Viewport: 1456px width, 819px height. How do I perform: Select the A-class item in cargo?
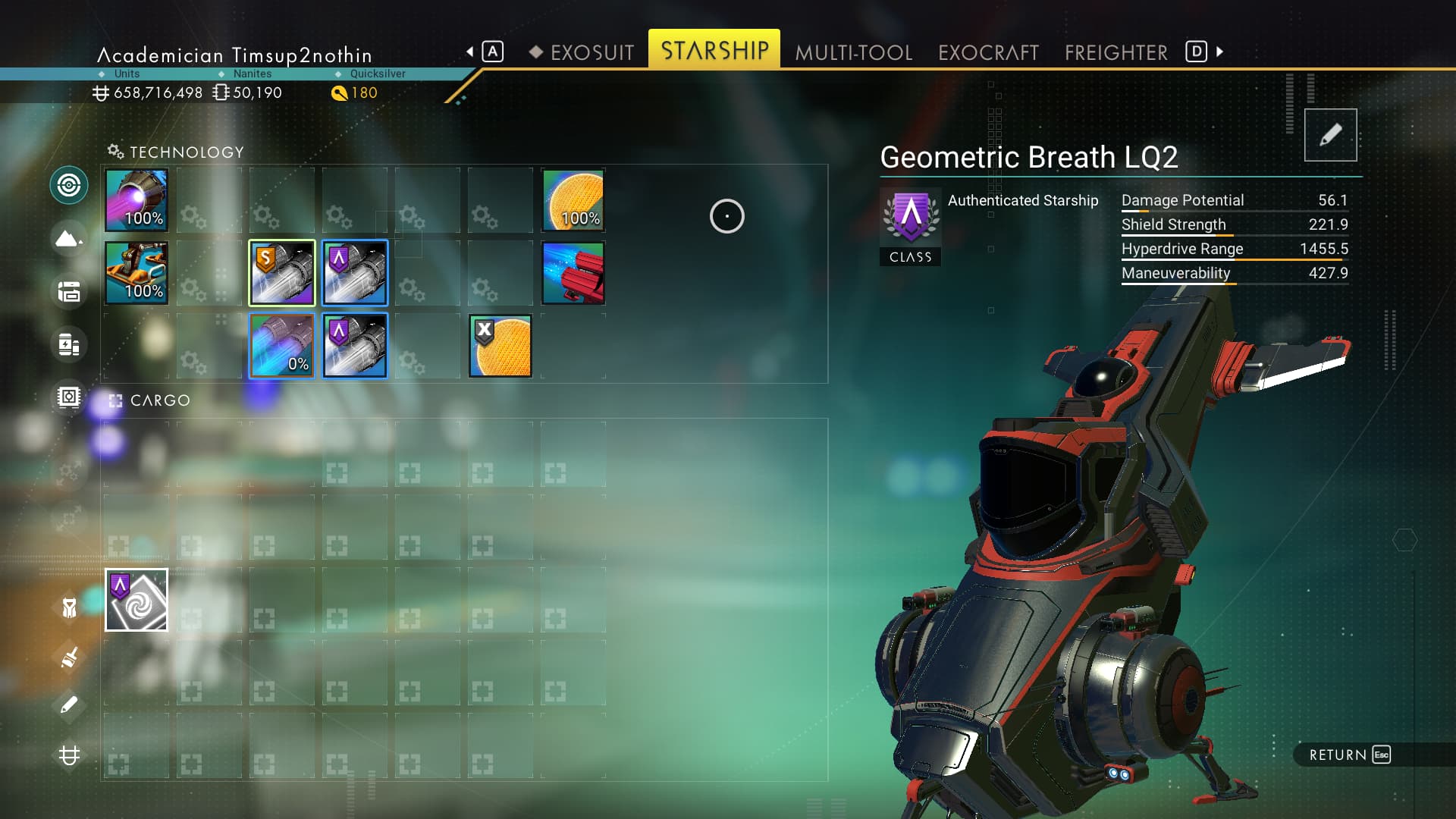click(x=136, y=600)
